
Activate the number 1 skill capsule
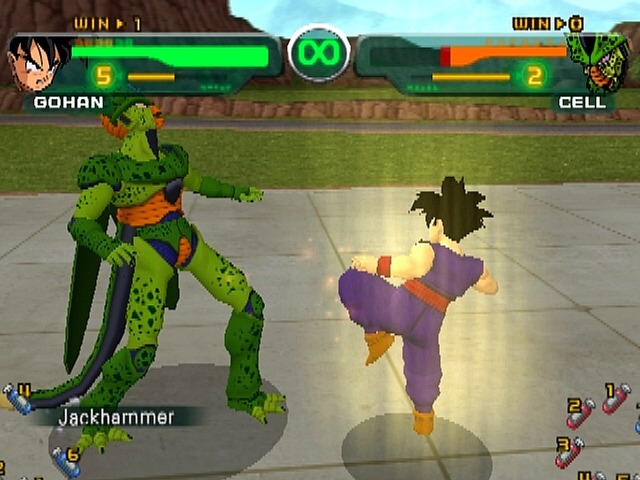617,398
